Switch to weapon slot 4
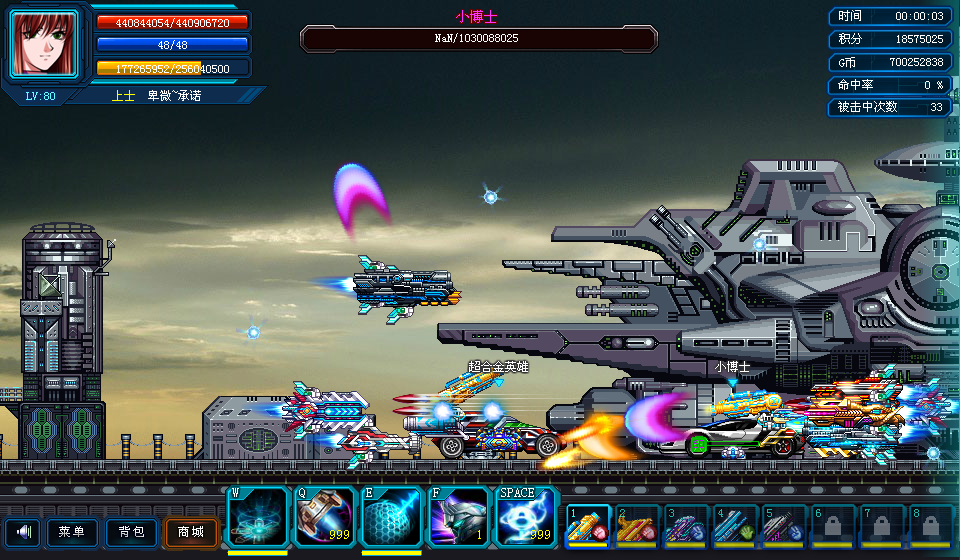This screenshot has height=560, width=960. pos(734,524)
